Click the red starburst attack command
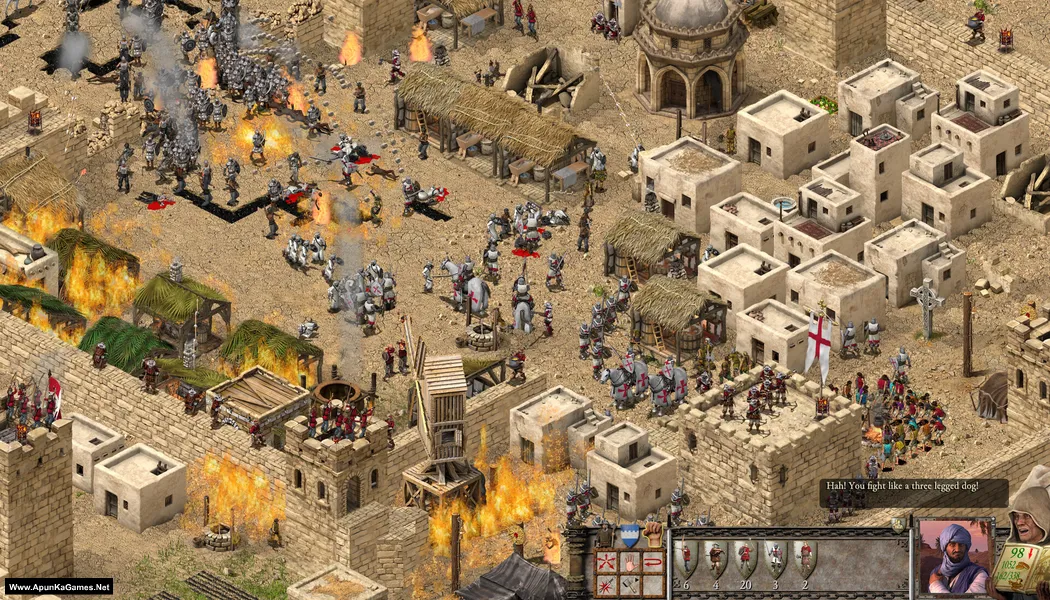 coord(605,583)
